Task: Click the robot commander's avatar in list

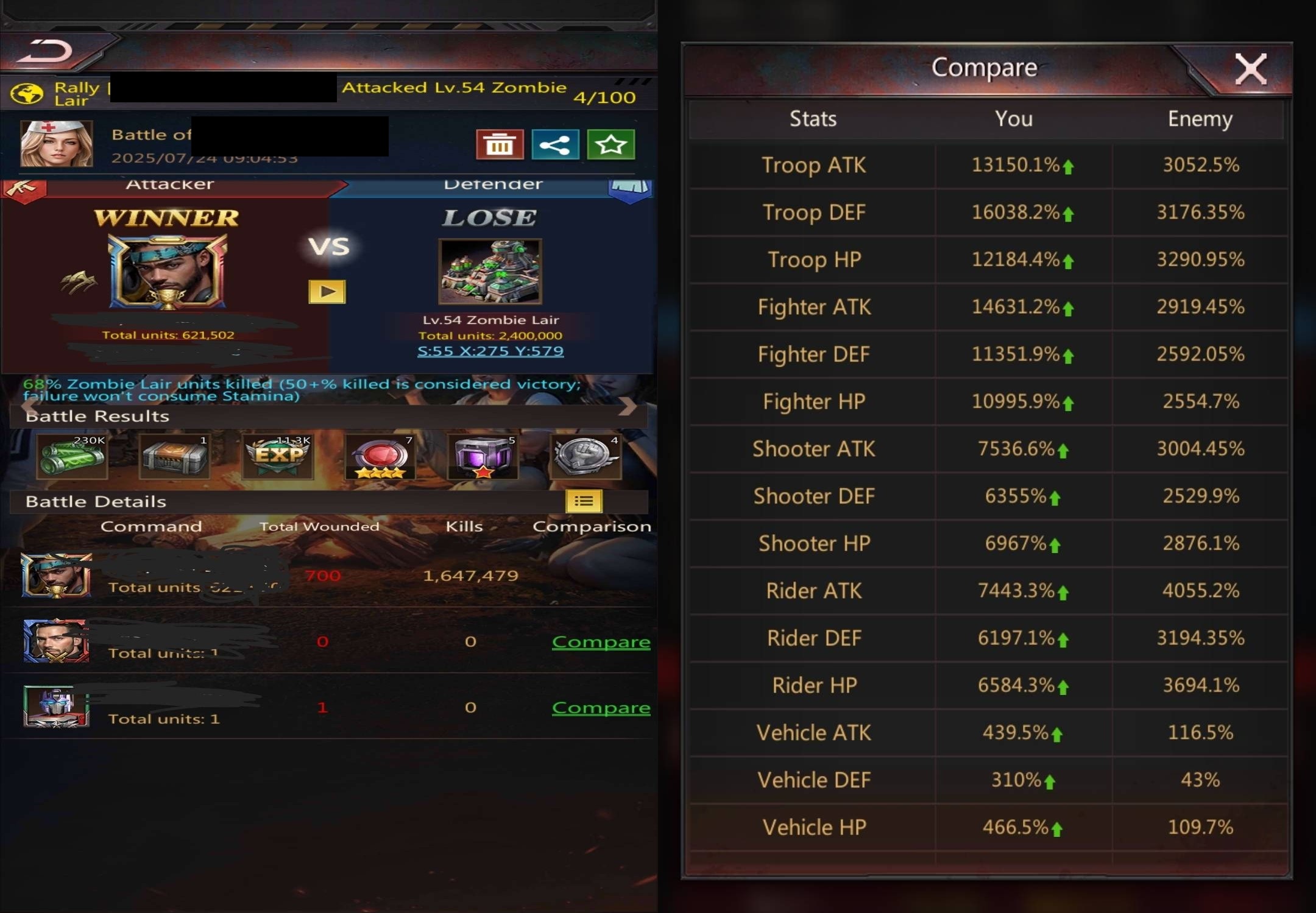Action: (x=56, y=707)
